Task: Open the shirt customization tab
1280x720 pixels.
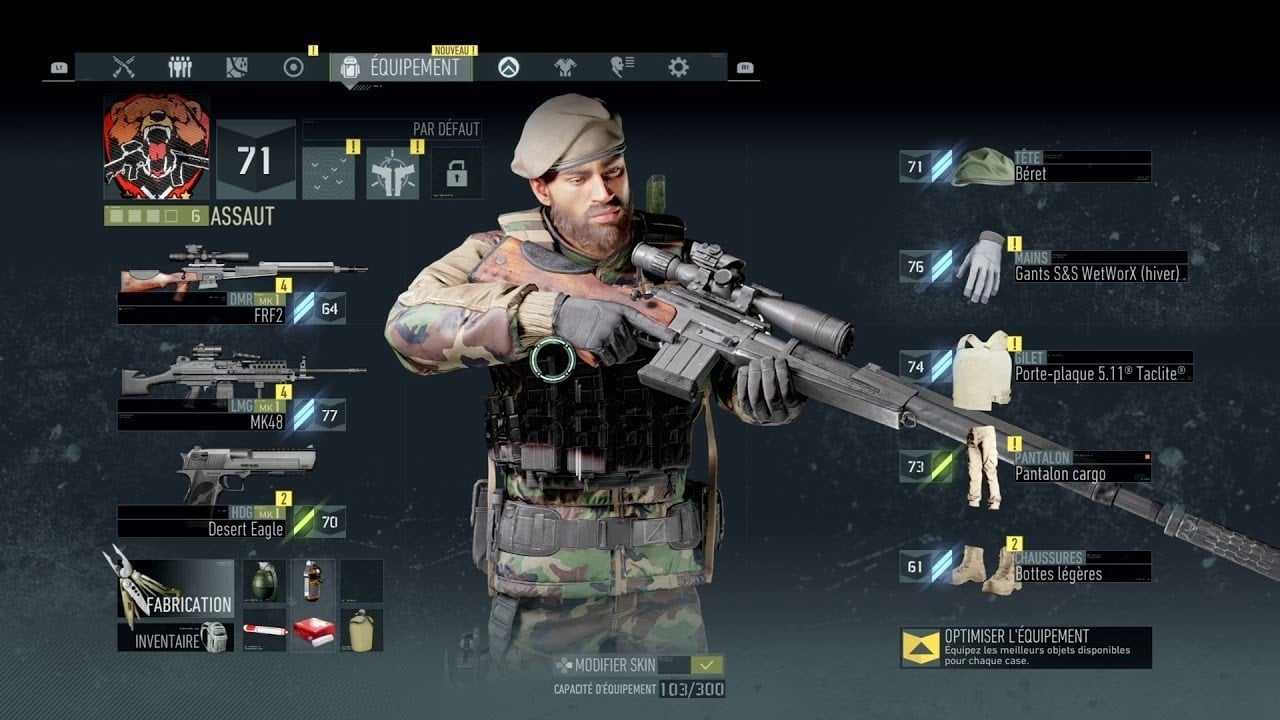Action: [565, 67]
